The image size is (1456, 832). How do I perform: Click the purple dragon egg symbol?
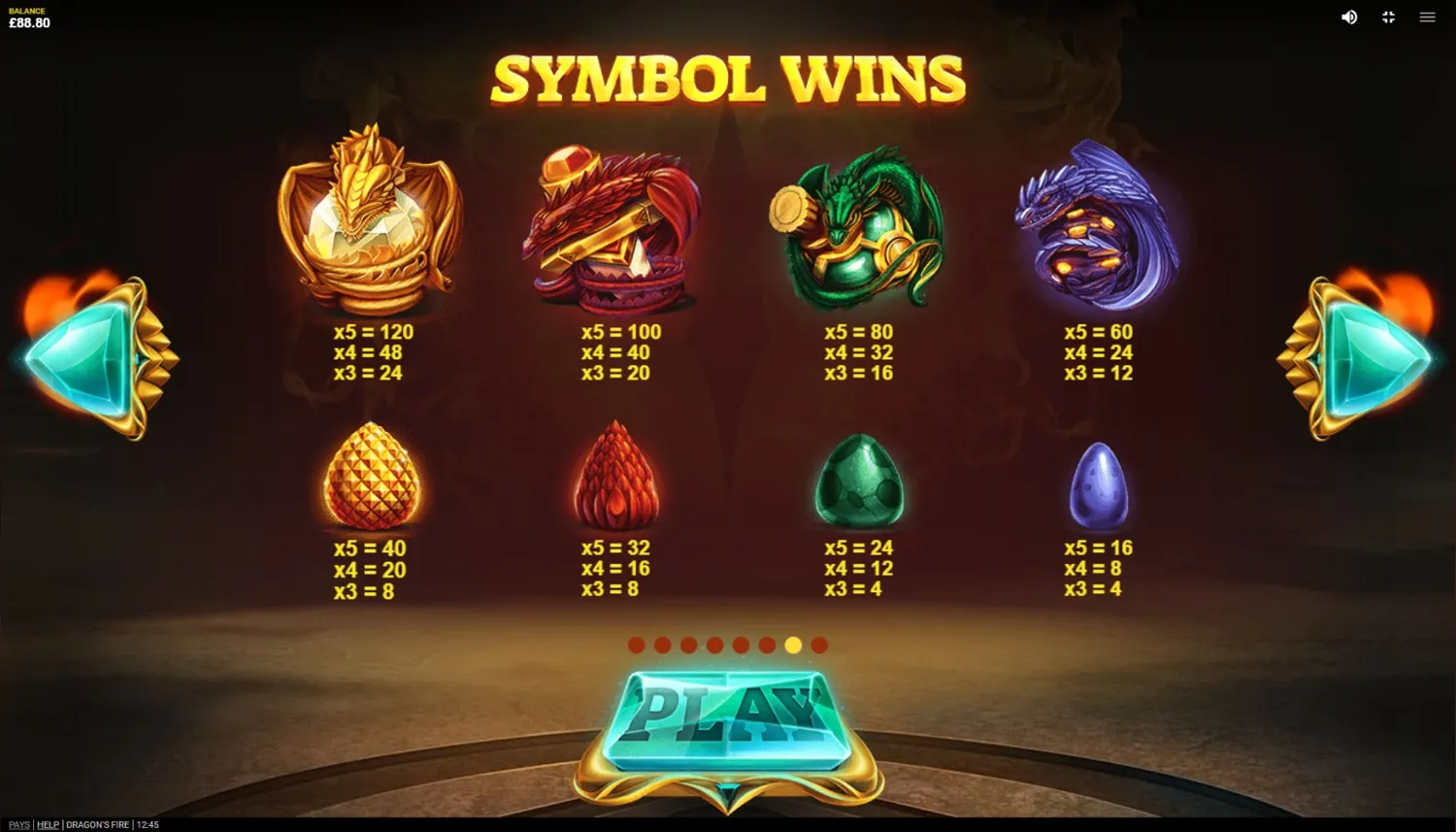1102,485
